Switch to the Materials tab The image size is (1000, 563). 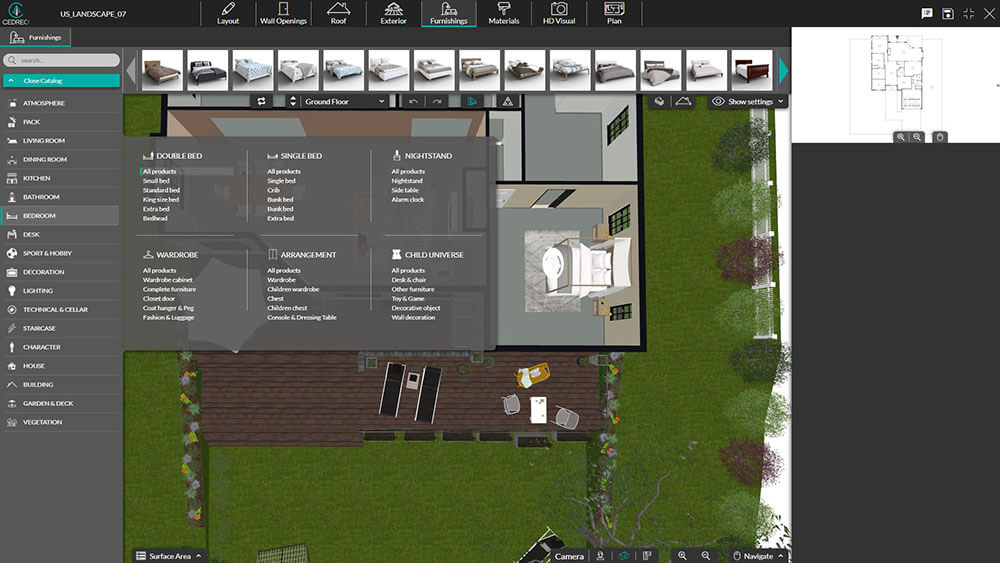[x=503, y=13]
